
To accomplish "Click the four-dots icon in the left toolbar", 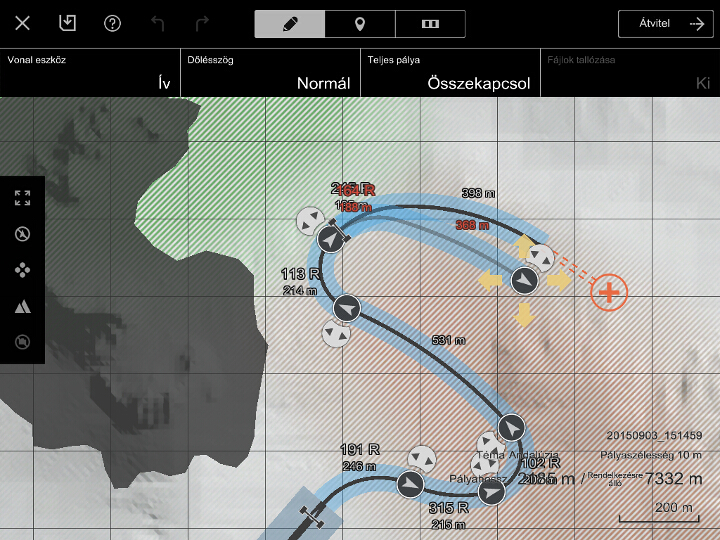I will point(22,270).
